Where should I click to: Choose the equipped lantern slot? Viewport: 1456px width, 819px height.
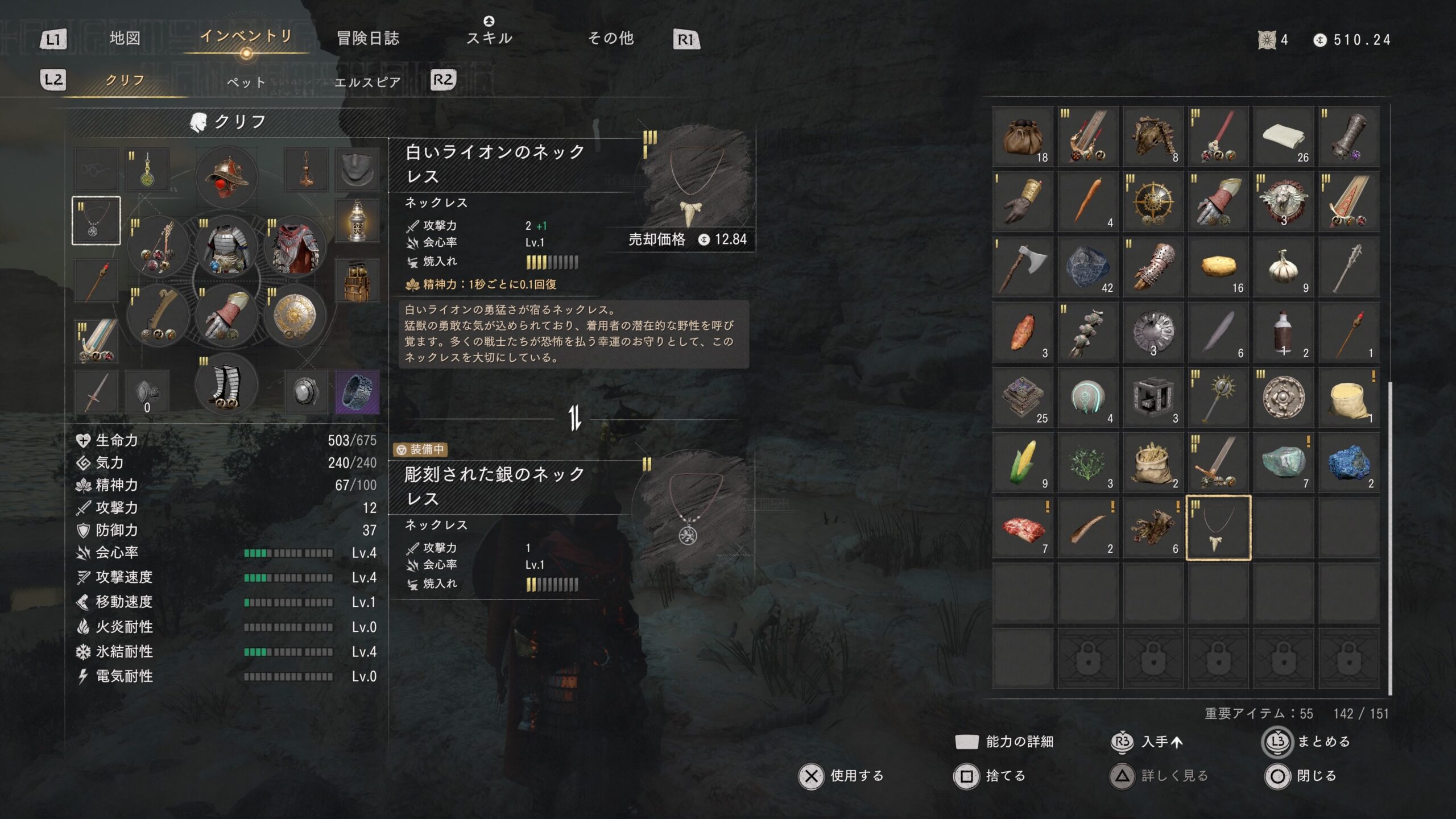(x=357, y=221)
